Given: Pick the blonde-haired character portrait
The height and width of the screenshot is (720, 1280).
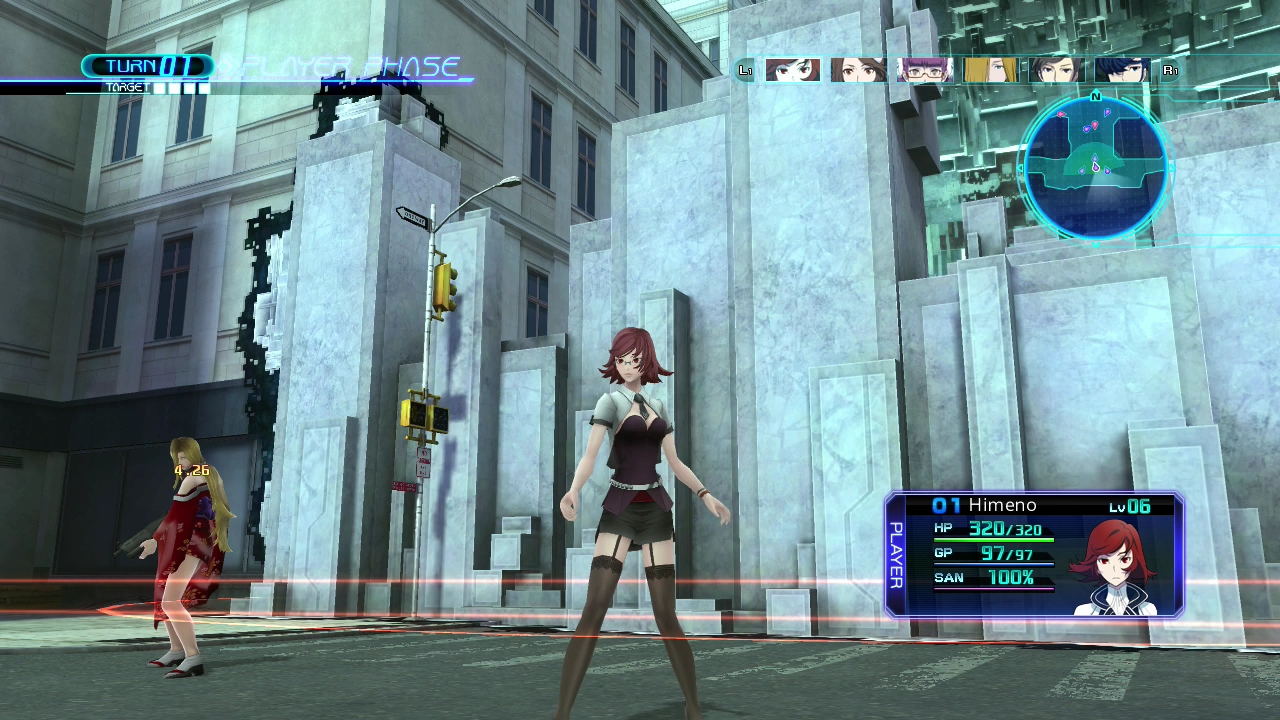Looking at the screenshot, I should tap(990, 70).
